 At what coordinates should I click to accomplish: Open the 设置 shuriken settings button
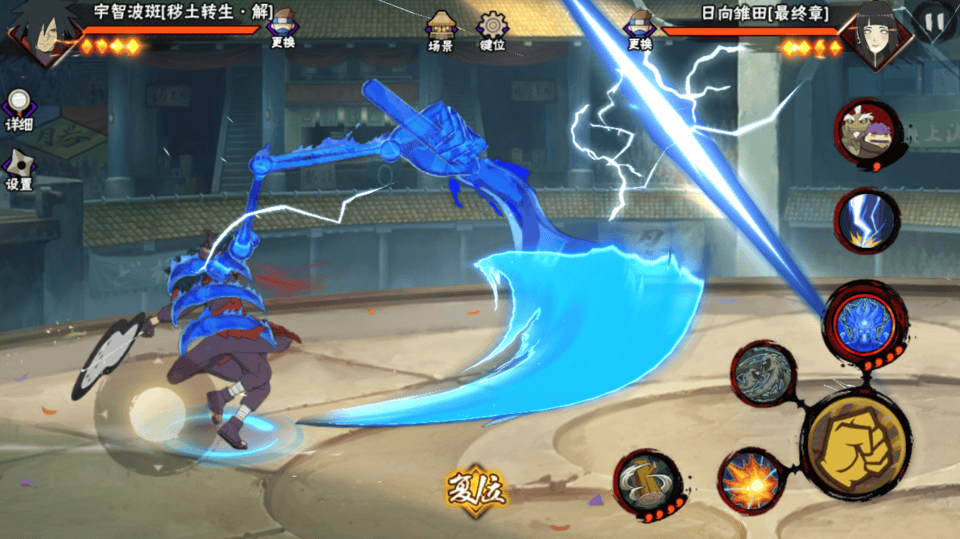(x=19, y=170)
